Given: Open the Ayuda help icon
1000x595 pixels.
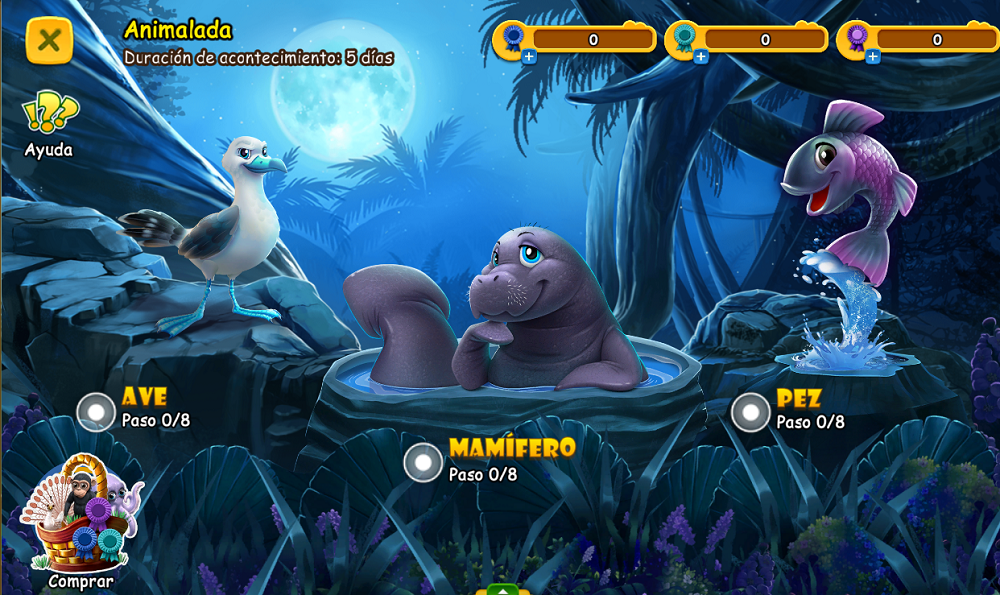Looking at the screenshot, I should tap(49, 114).
